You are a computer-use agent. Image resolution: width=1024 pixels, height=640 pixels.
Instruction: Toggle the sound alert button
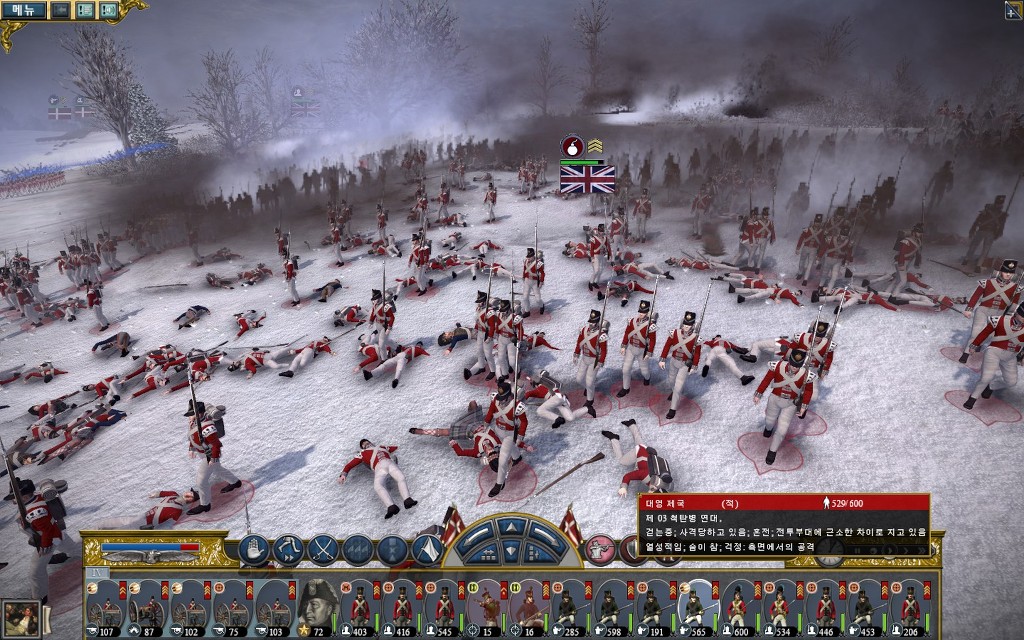(x=107, y=10)
